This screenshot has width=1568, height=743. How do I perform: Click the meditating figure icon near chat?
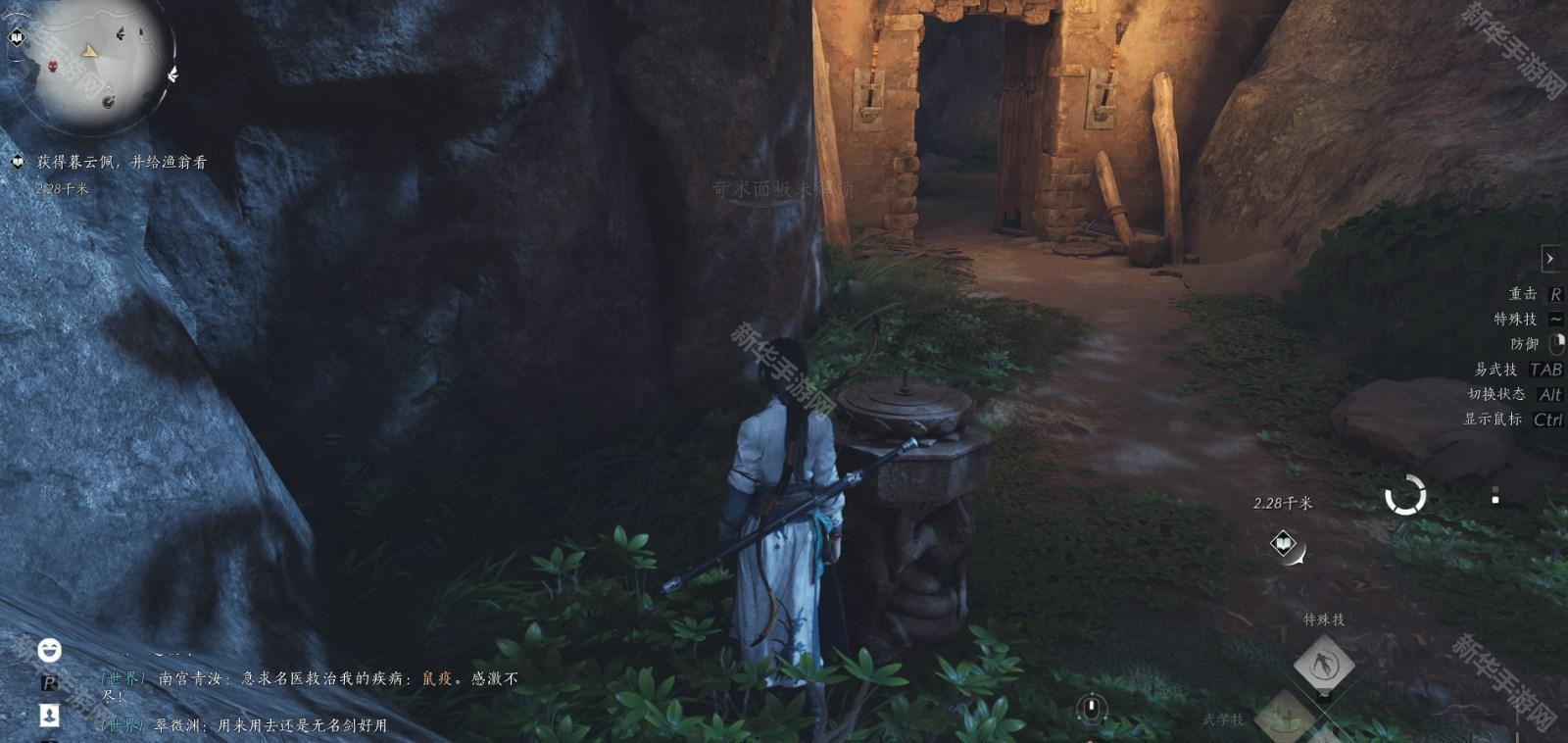49,715
